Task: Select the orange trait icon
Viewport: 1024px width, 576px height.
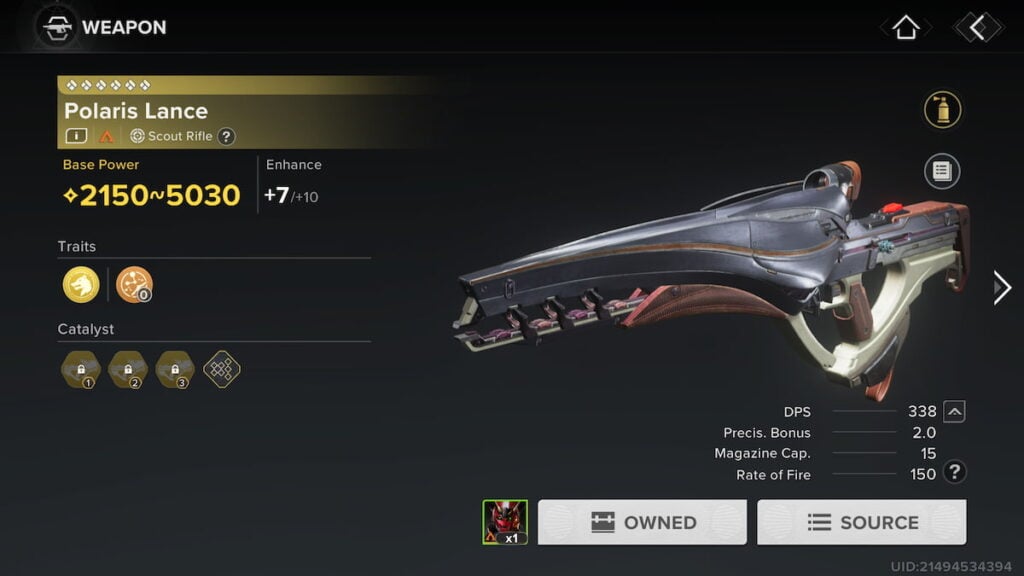Action: pyautogui.click(x=134, y=285)
